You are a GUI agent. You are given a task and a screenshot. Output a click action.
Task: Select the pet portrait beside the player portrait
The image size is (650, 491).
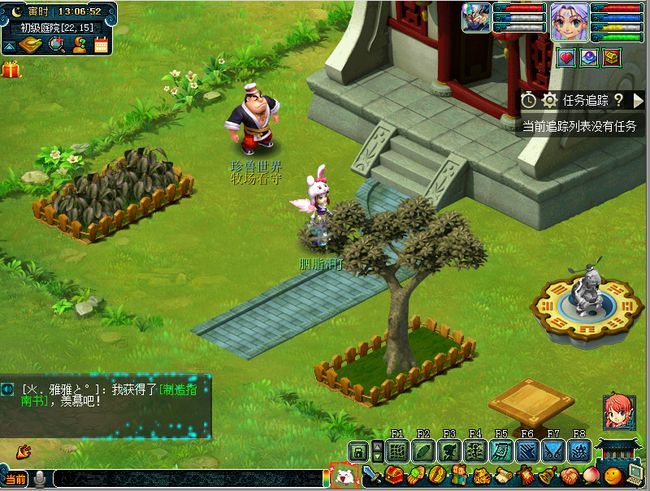click(x=476, y=18)
